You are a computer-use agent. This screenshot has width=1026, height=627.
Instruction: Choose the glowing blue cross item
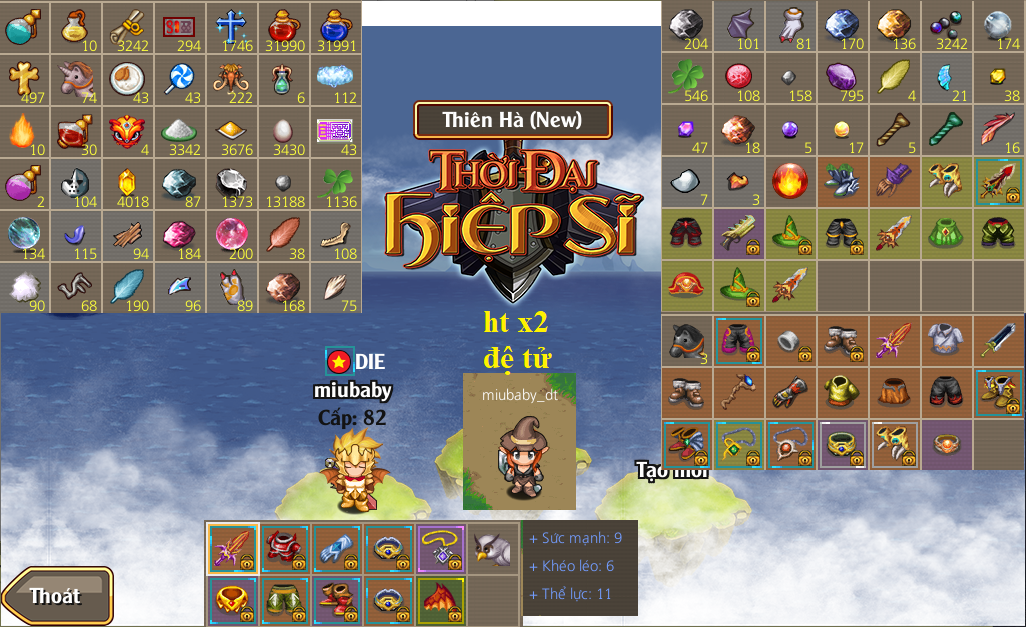232,26
